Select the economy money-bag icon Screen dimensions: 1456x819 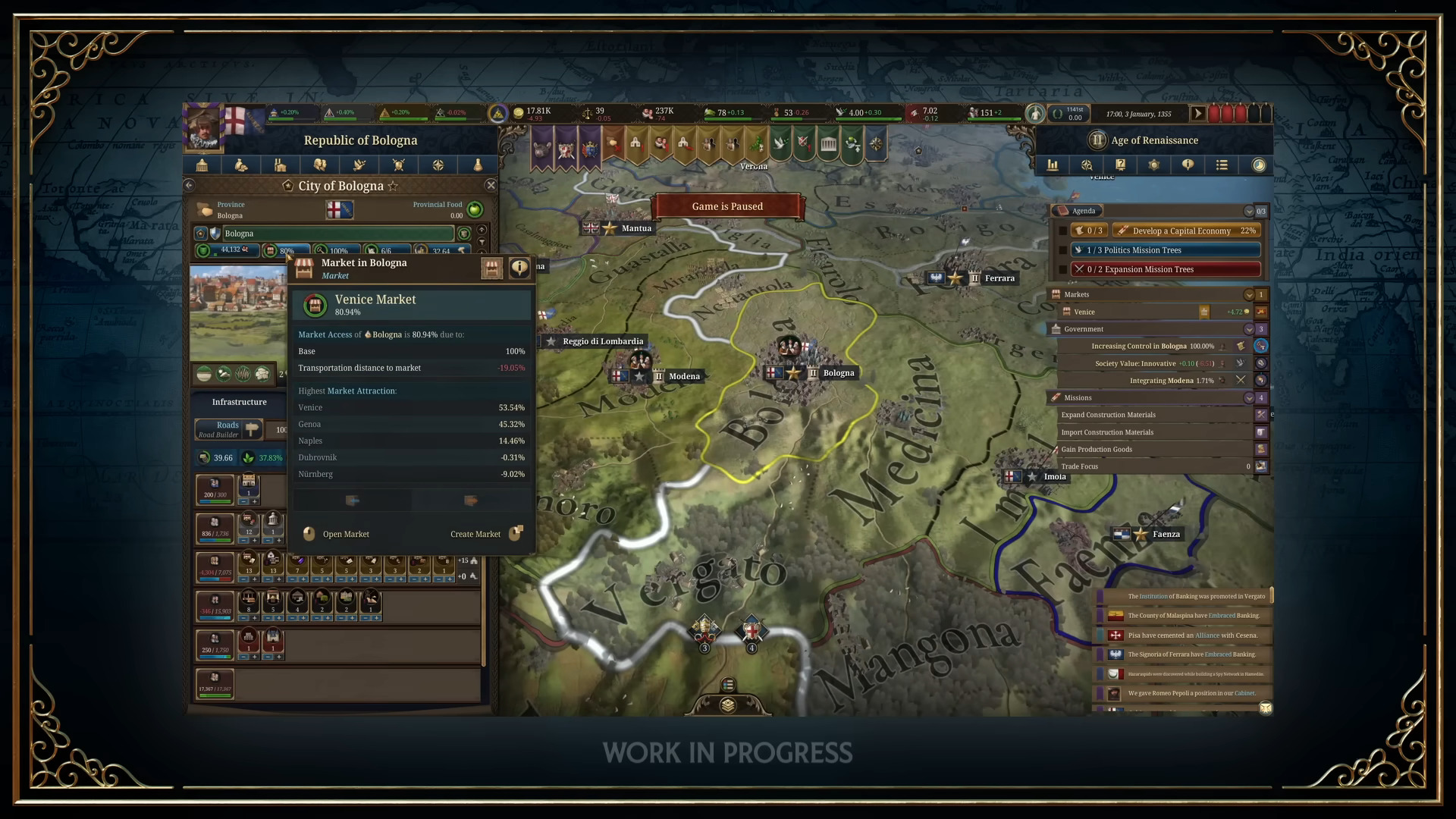241,165
